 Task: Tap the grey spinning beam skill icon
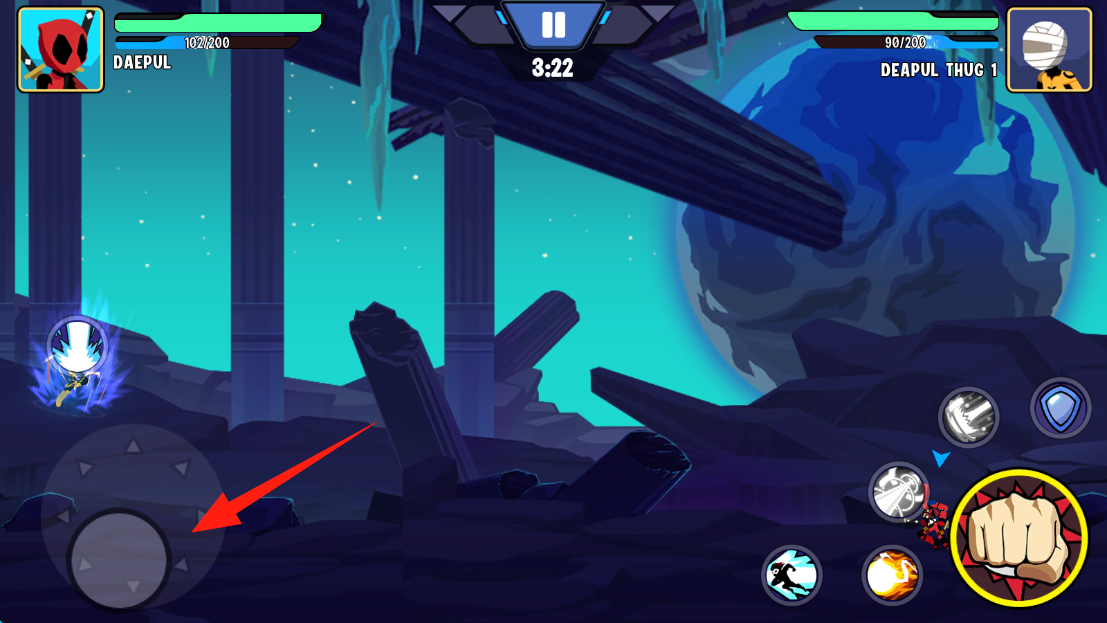click(898, 492)
